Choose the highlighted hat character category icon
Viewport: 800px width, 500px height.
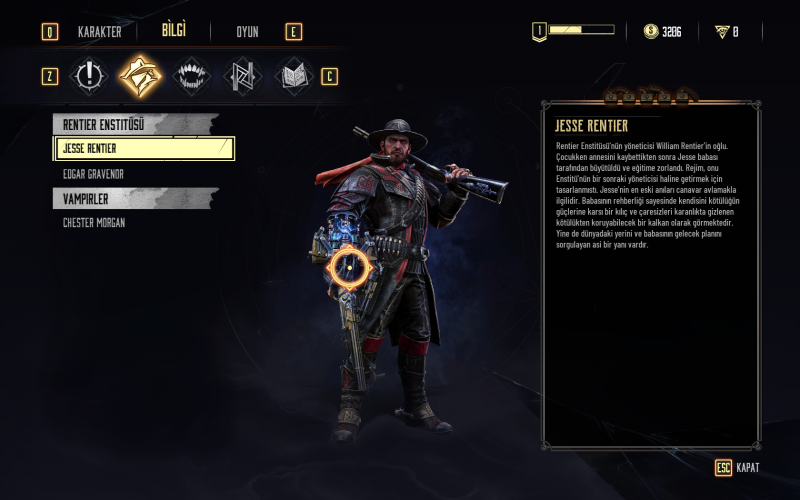(140, 76)
